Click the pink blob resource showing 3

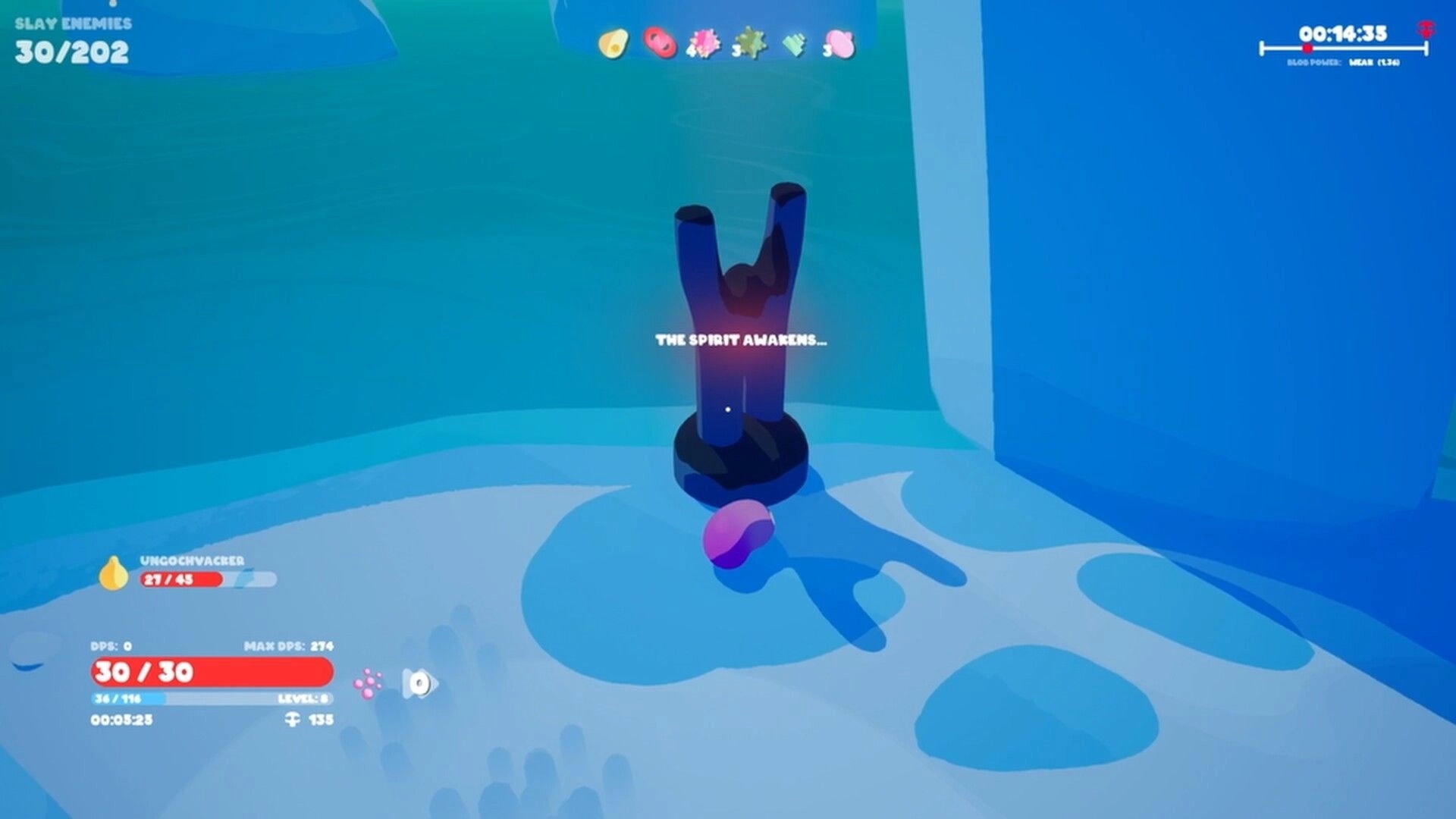(x=836, y=43)
